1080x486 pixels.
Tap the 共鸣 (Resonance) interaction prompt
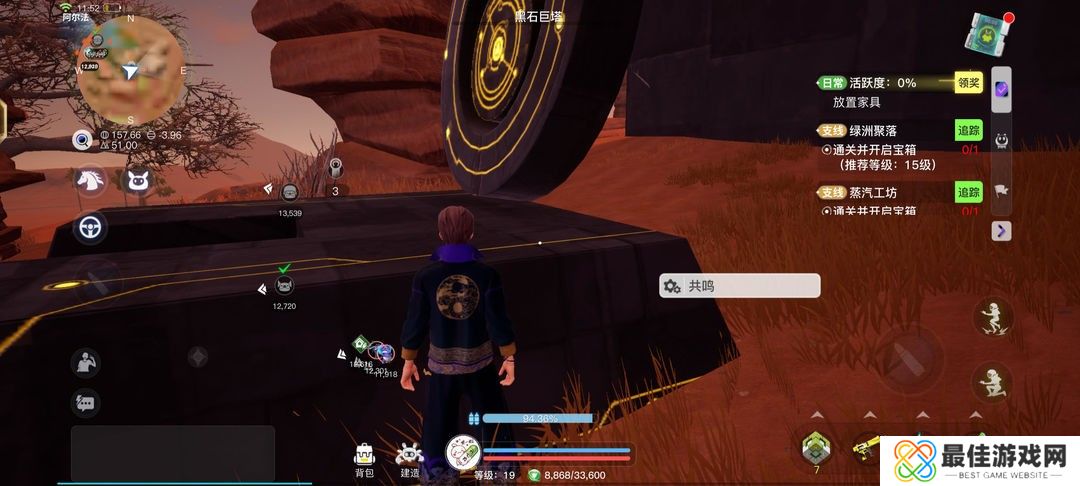740,286
